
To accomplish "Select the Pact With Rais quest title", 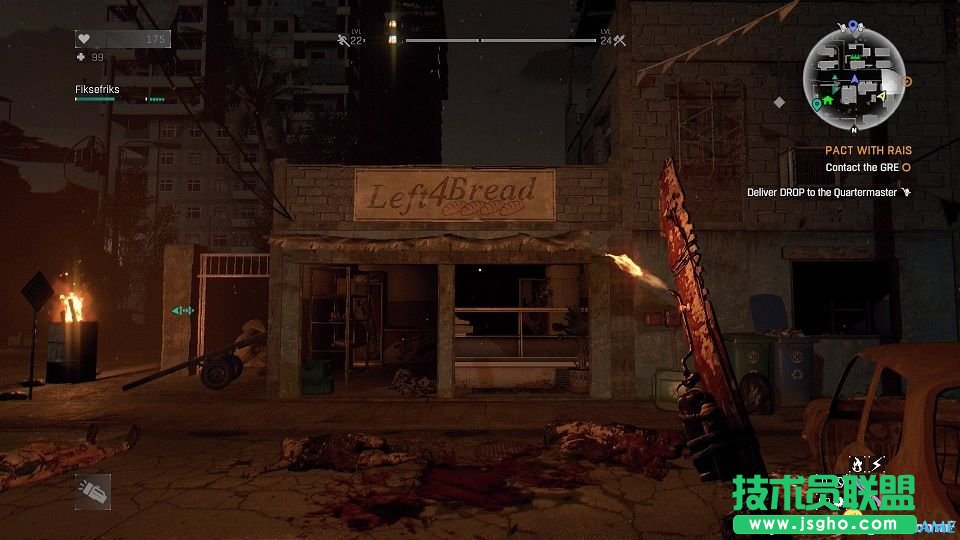I will [x=868, y=151].
